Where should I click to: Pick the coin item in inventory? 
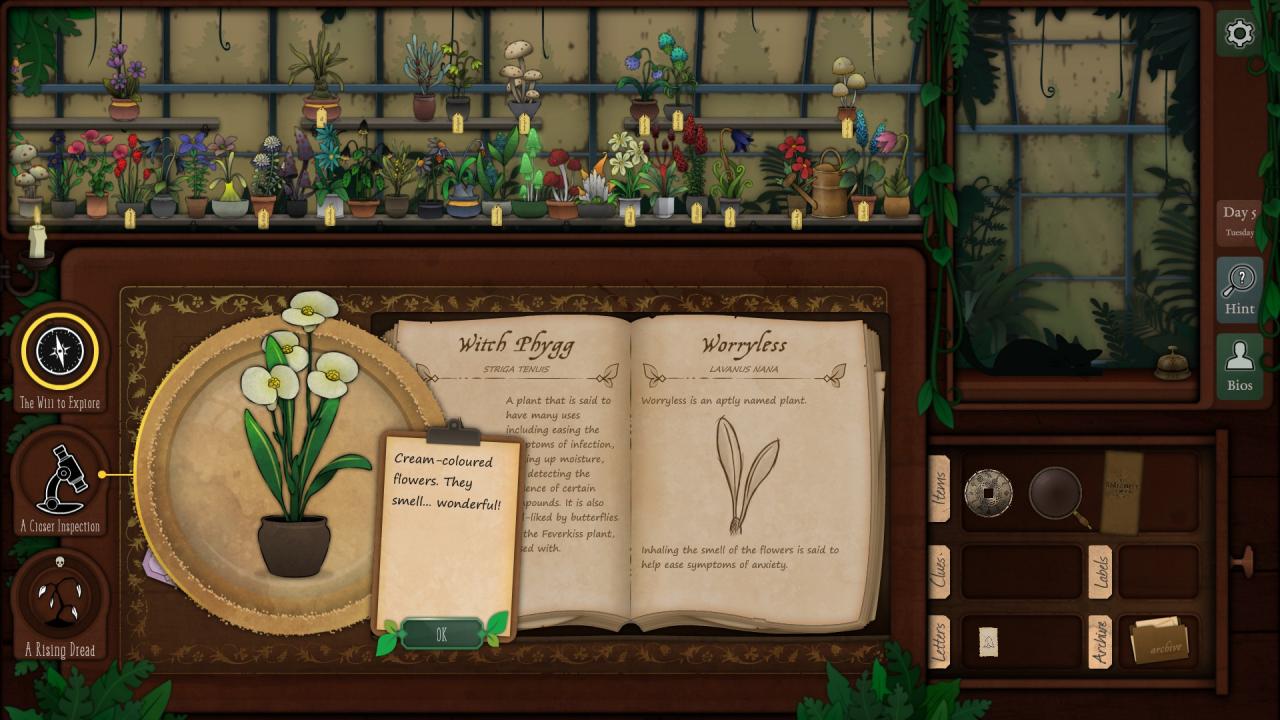click(988, 493)
